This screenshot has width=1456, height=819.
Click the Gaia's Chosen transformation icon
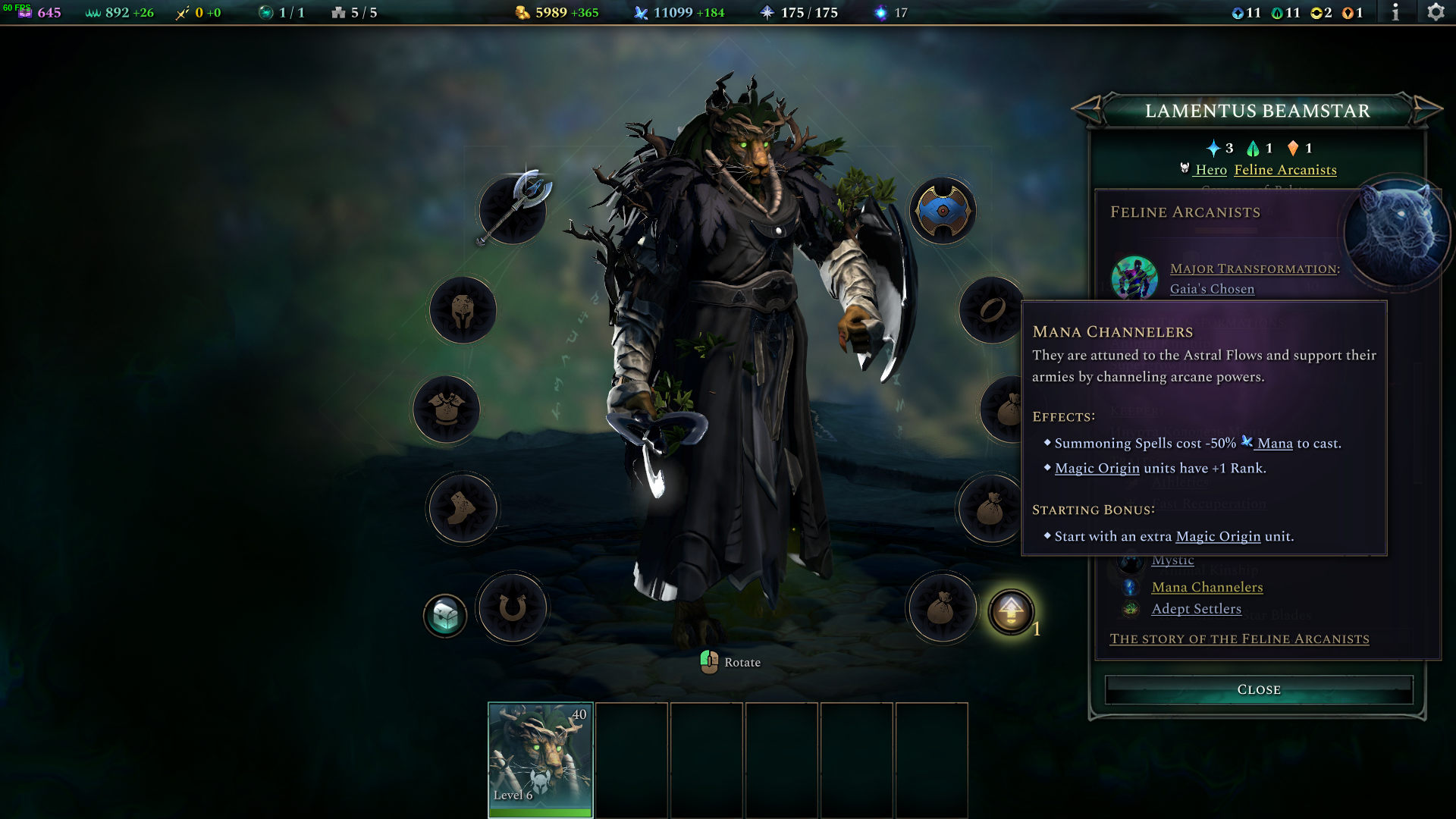(x=1134, y=278)
